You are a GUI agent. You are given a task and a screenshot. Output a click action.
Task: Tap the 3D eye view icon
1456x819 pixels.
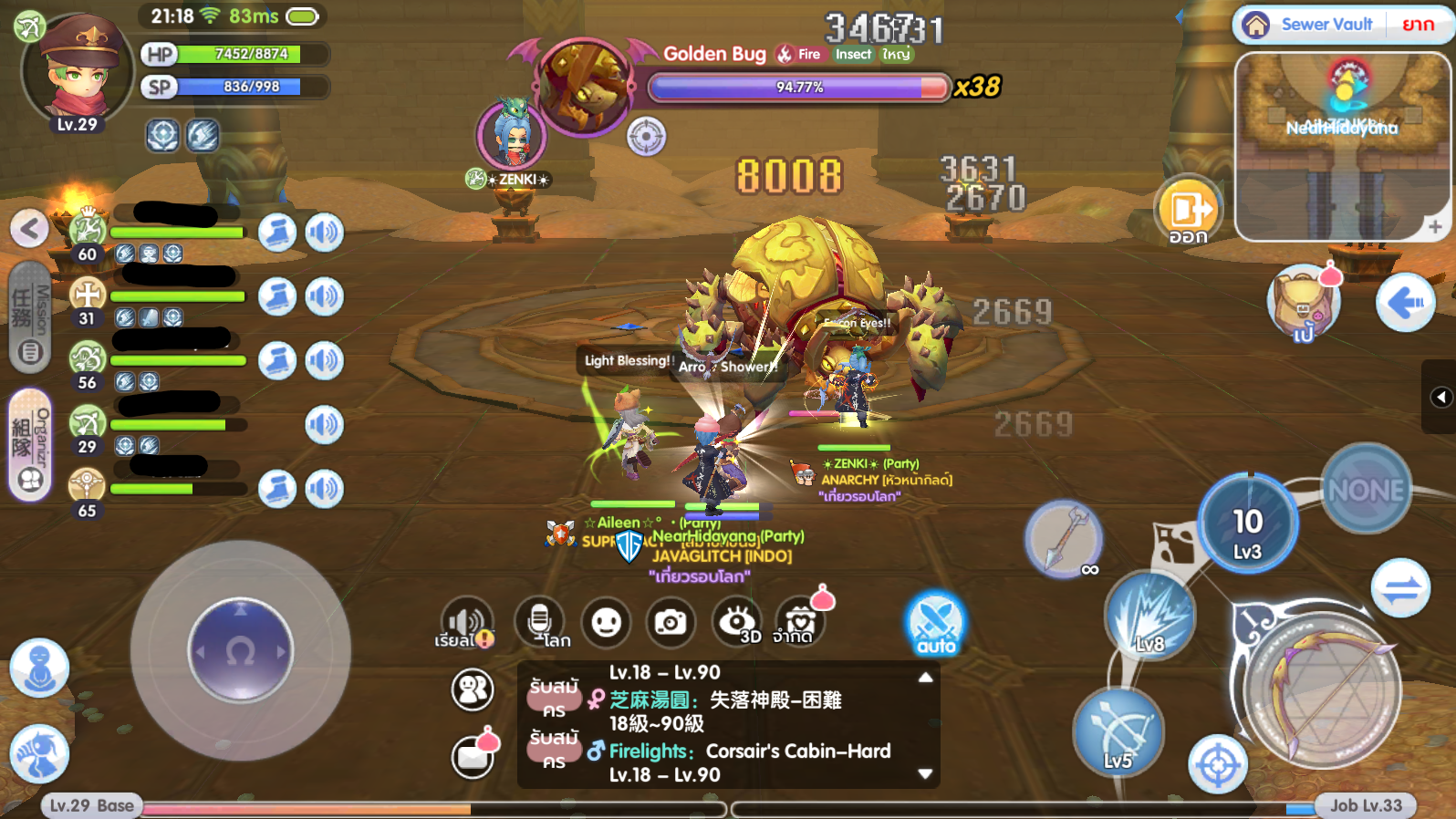737,623
